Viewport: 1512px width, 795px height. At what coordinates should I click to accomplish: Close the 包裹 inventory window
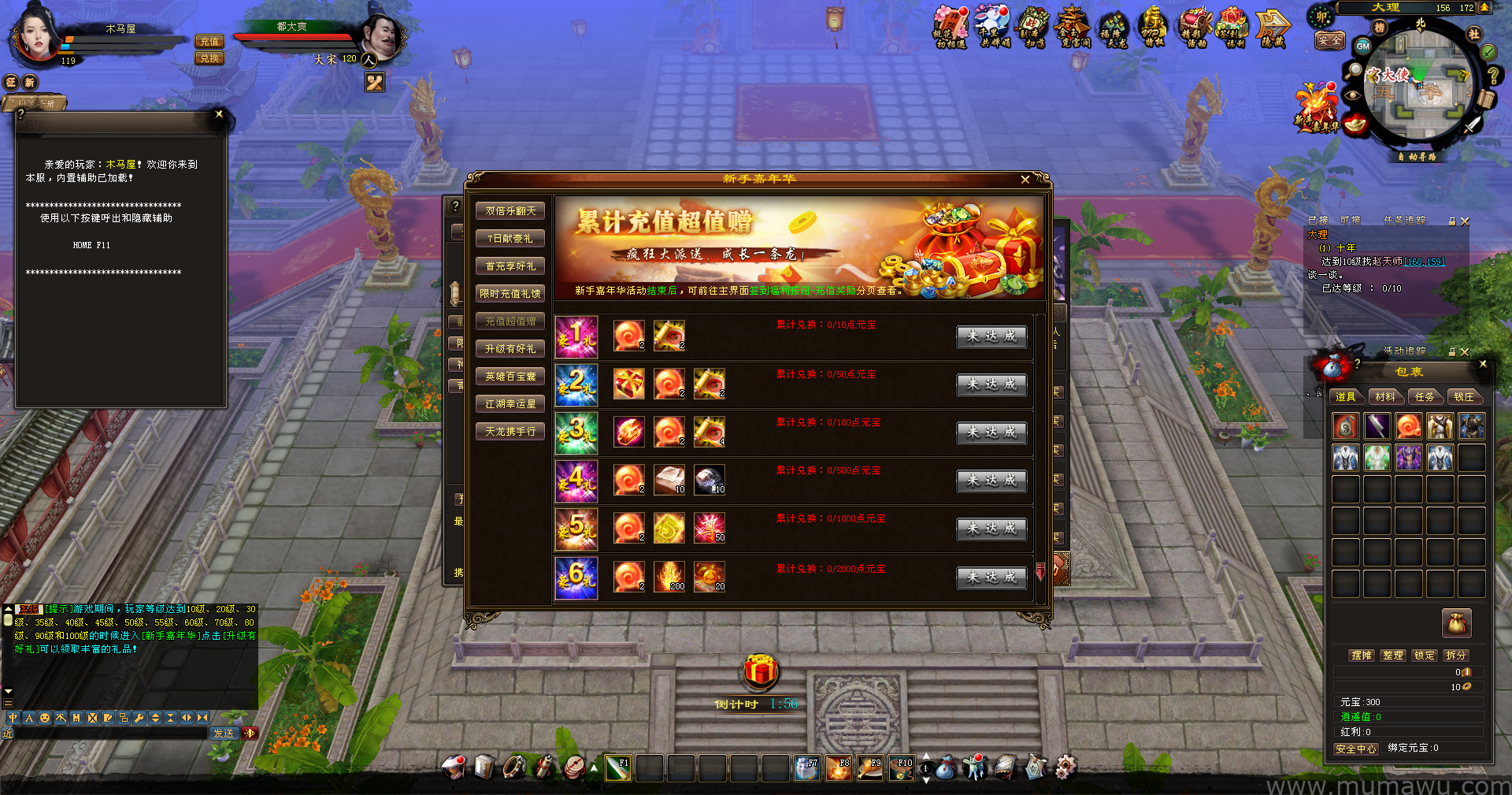tap(1483, 364)
